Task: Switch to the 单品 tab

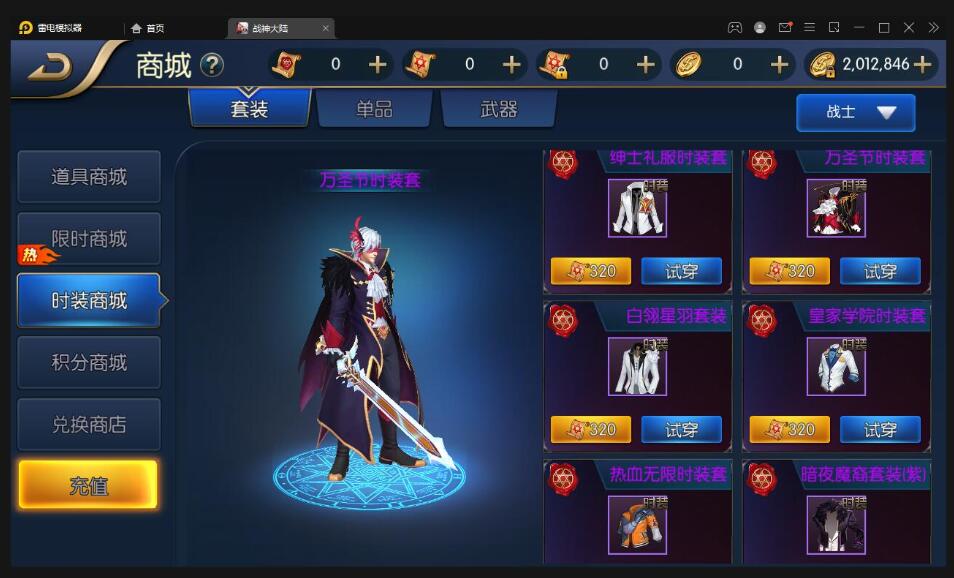Action: (374, 109)
